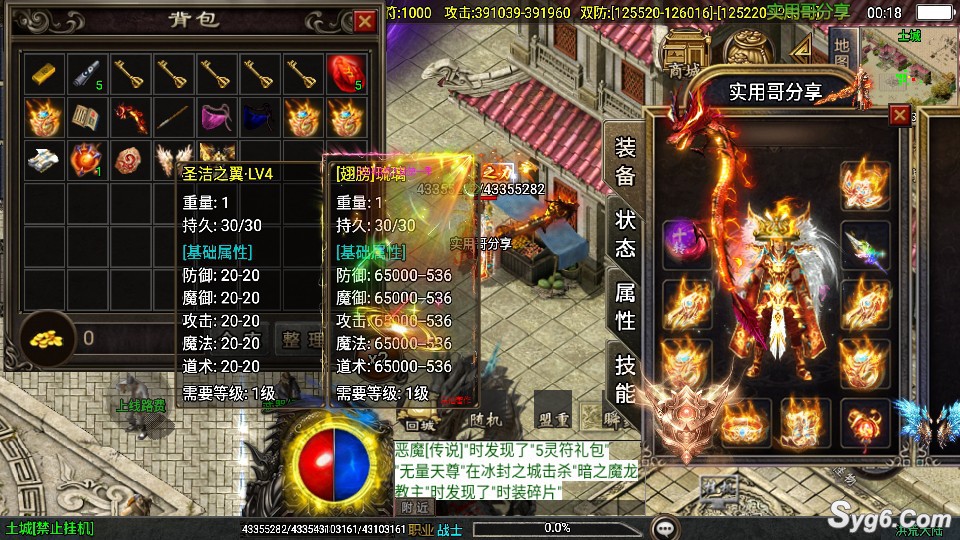Viewport: 960px width, 540px height.
Task: Select the rainbow dagger equipment slot
Action: pyautogui.click(x=864, y=246)
